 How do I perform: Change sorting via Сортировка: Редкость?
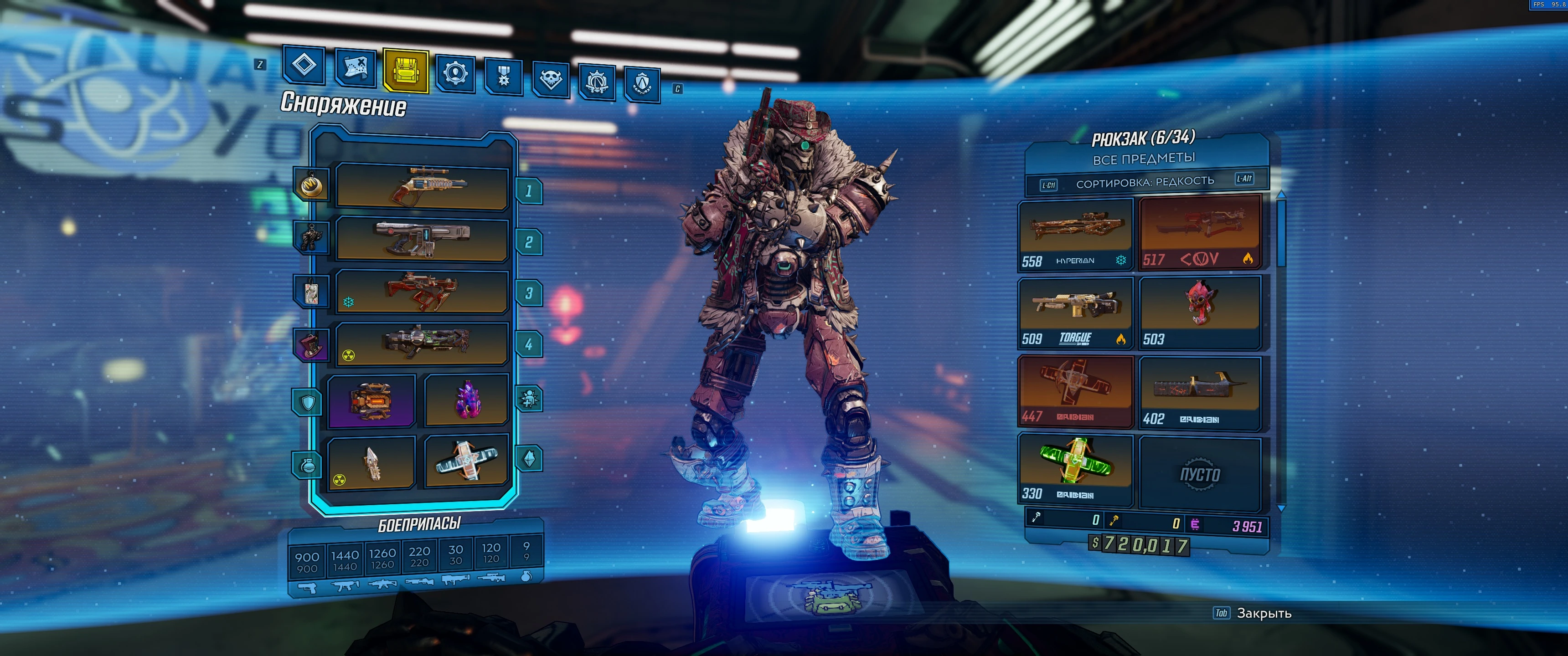1145,182
